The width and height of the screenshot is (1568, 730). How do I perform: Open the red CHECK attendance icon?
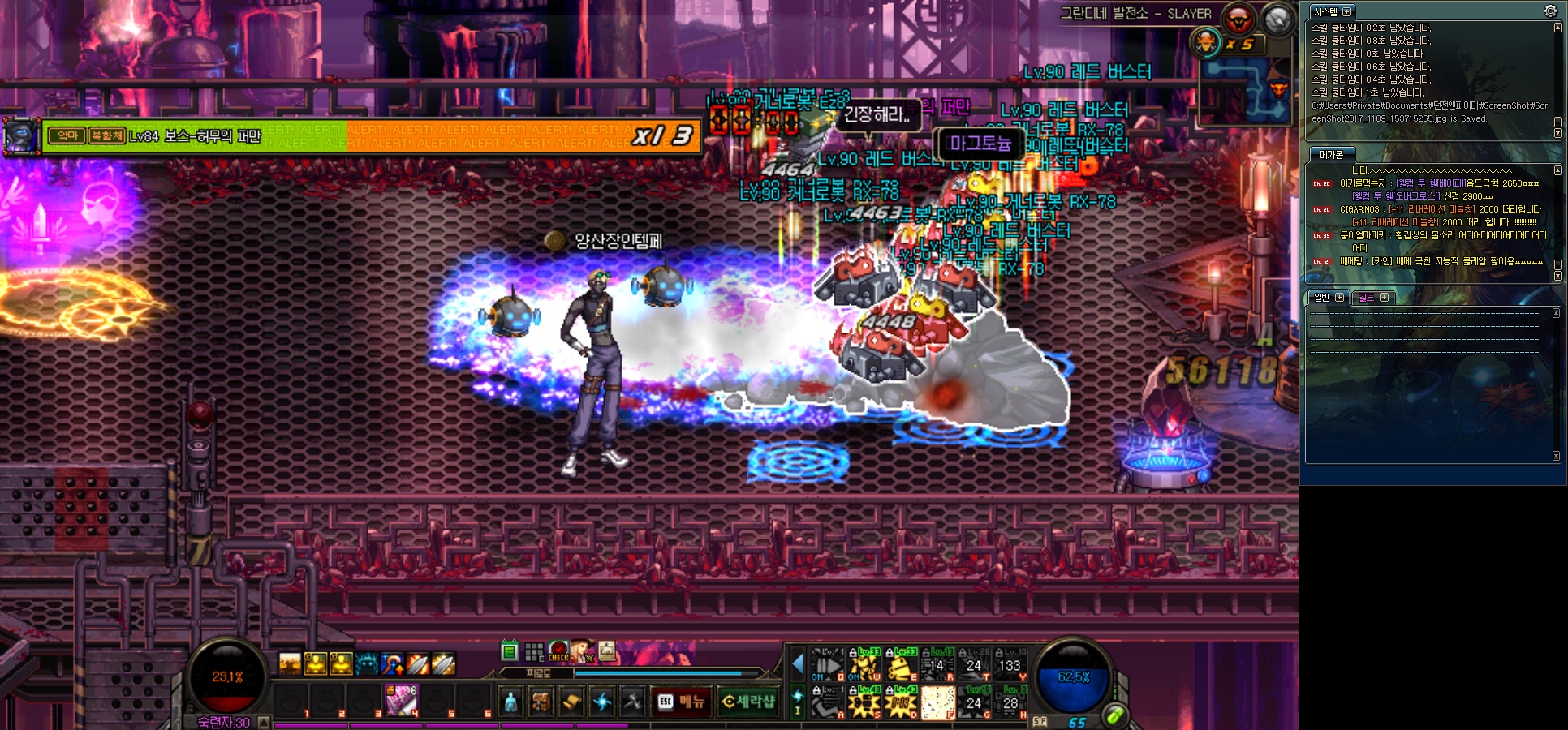tap(558, 651)
